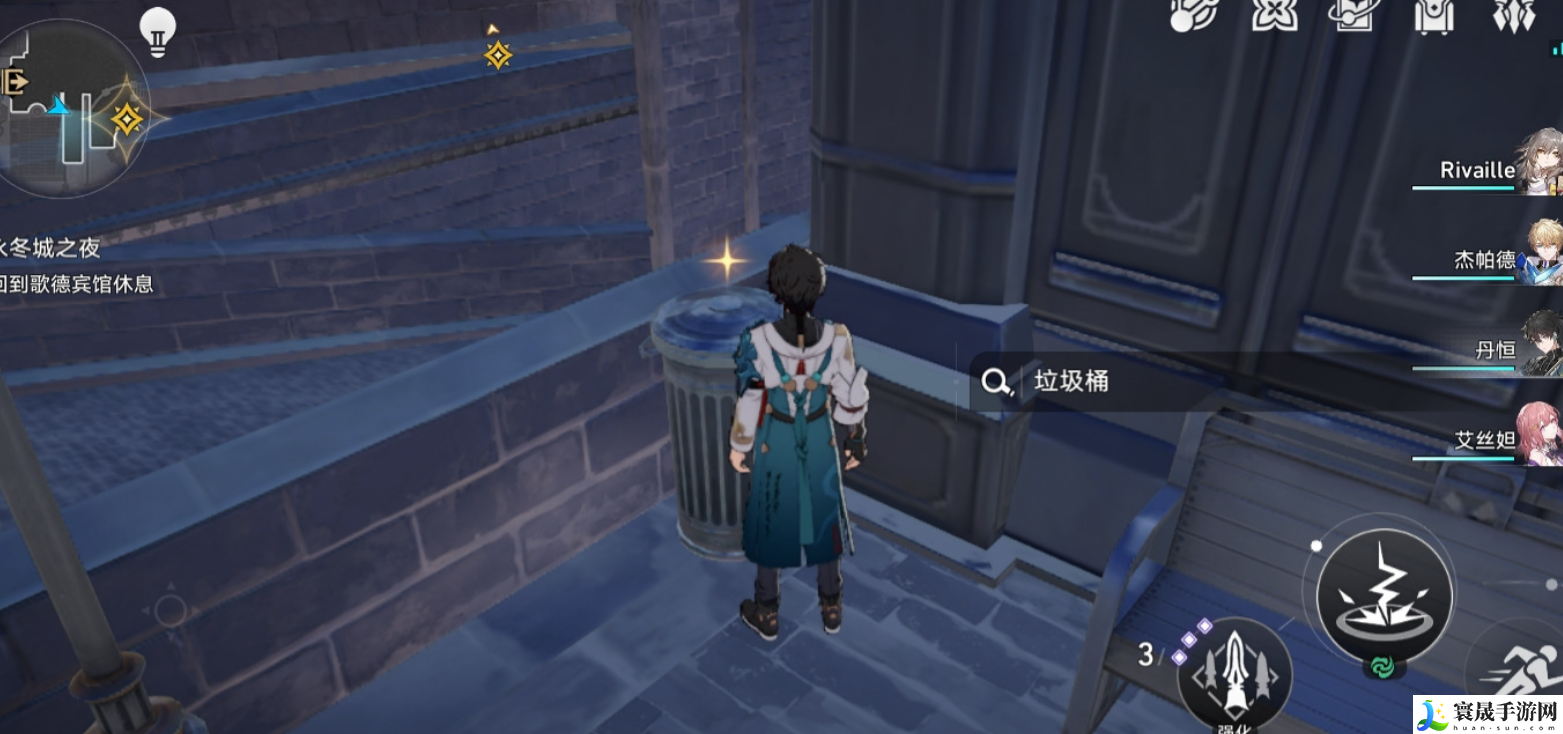Click the light bulb hint icon
Viewport: 1563px width, 734px height.
click(156, 31)
